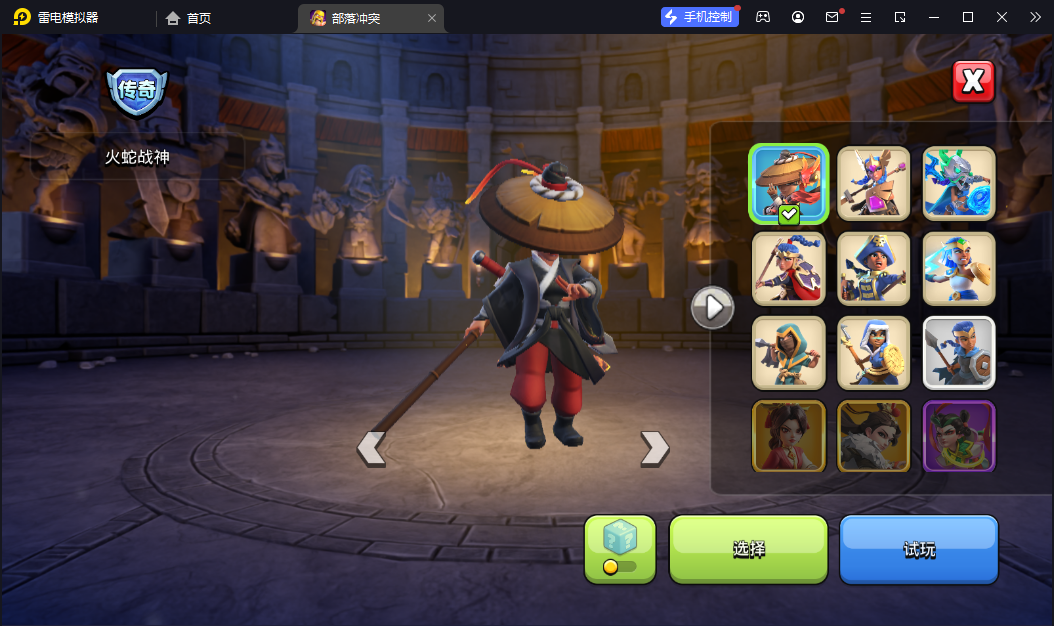Collapse skin panel with round arrow button
The image size is (1054, 626).
713,307
